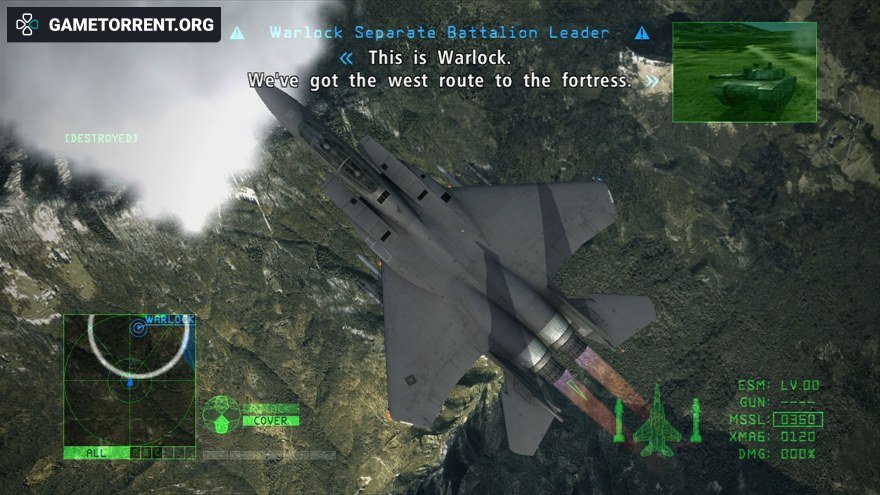
Task: Select the ALL target filter below radar
Action: click(96, 453)
